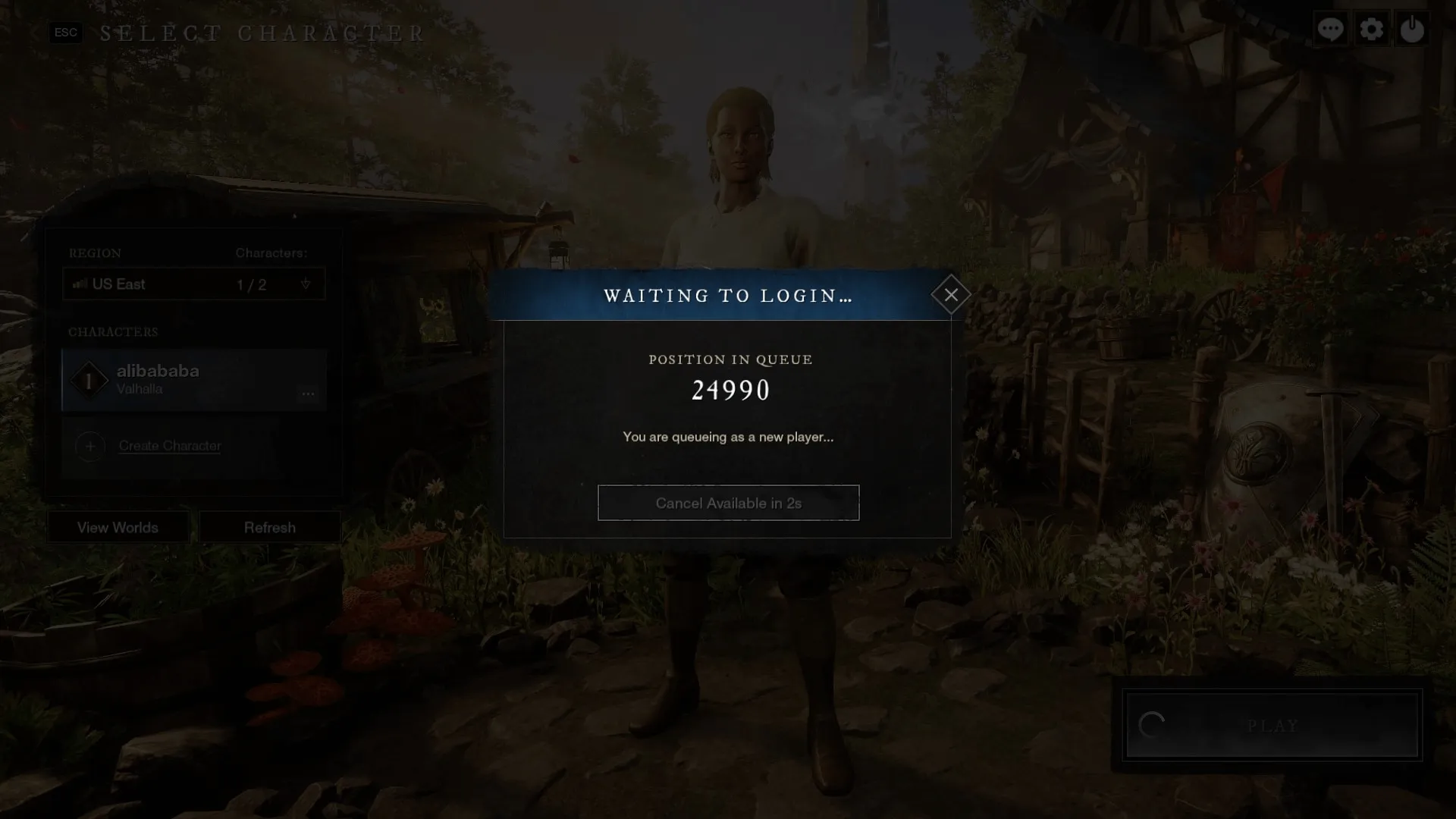
Task: Close the Waiting to Login dialog
Action: click(951, 295)
